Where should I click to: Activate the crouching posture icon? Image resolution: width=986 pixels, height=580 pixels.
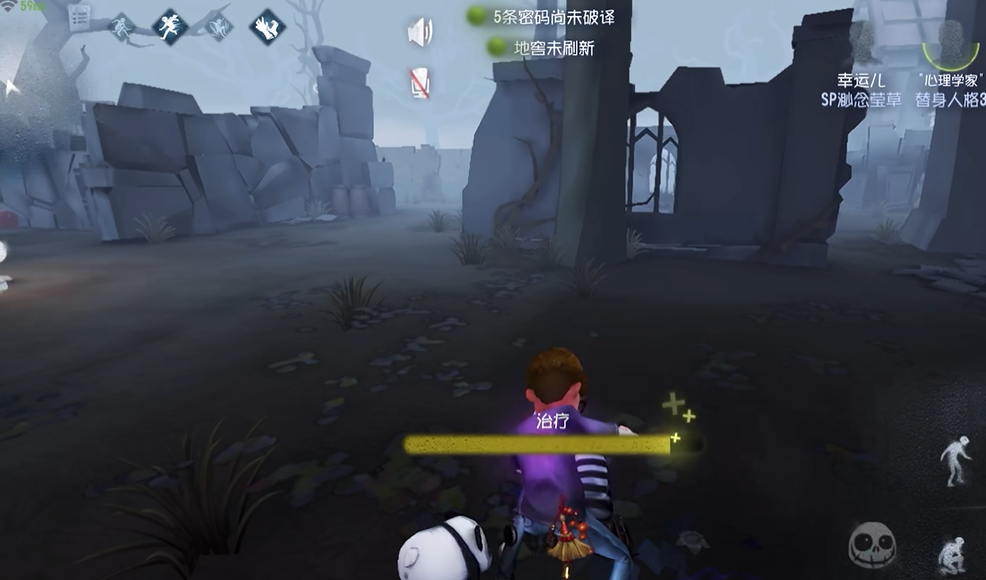952,555
